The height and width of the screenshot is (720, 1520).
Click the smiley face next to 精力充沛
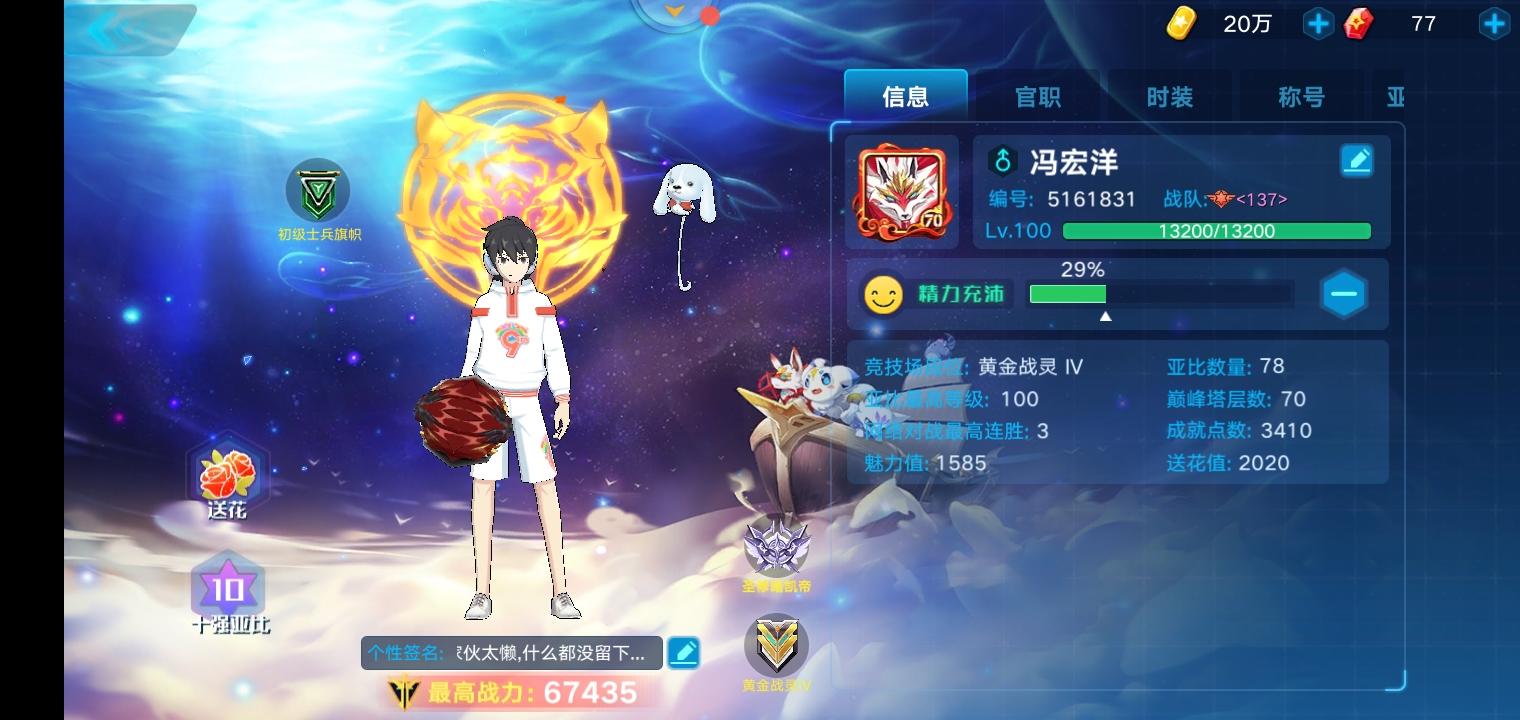tap(884, 293)
